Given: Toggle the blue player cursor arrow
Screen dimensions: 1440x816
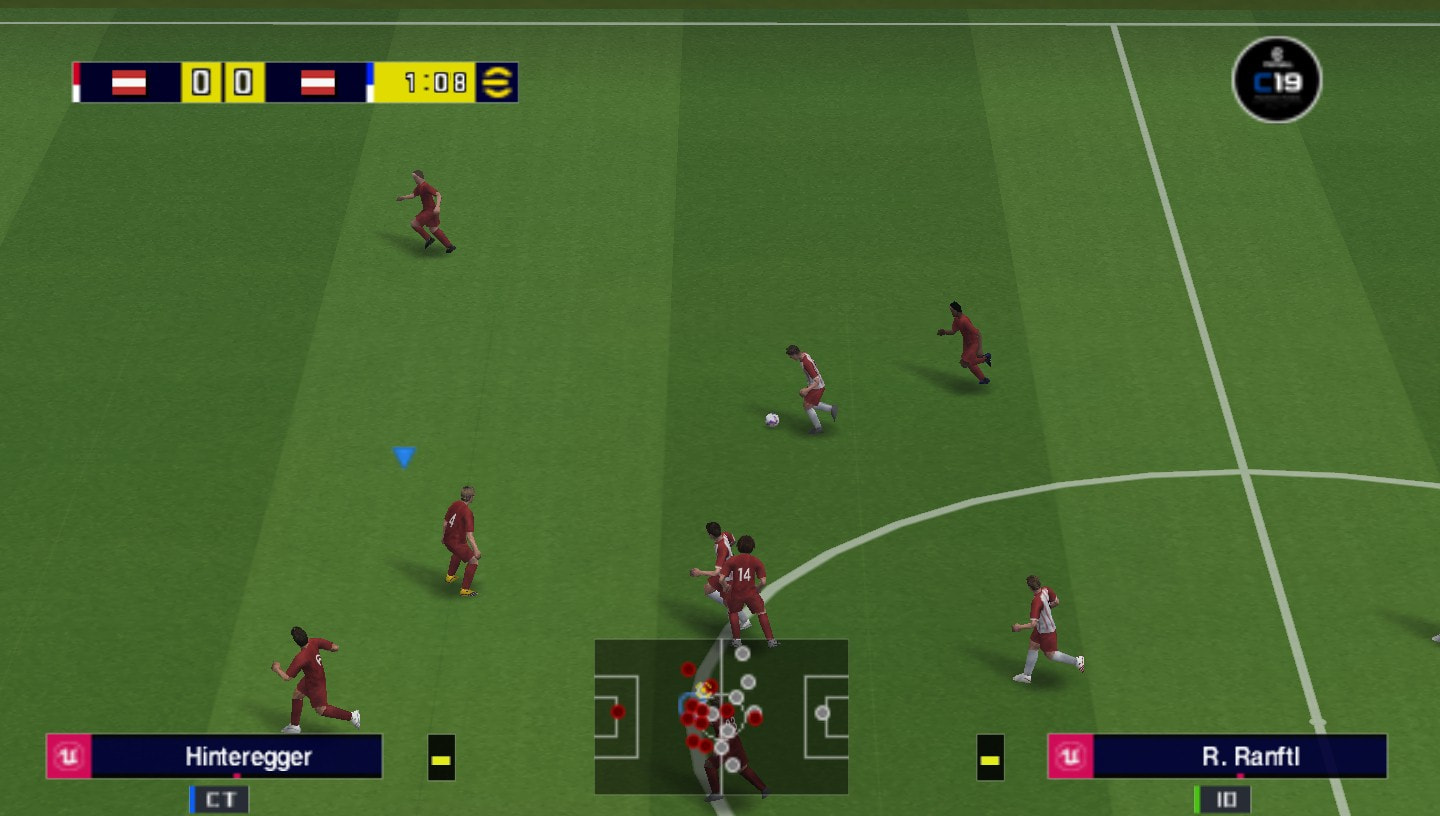Looking at the screenshot, I should tap(404, 455).
